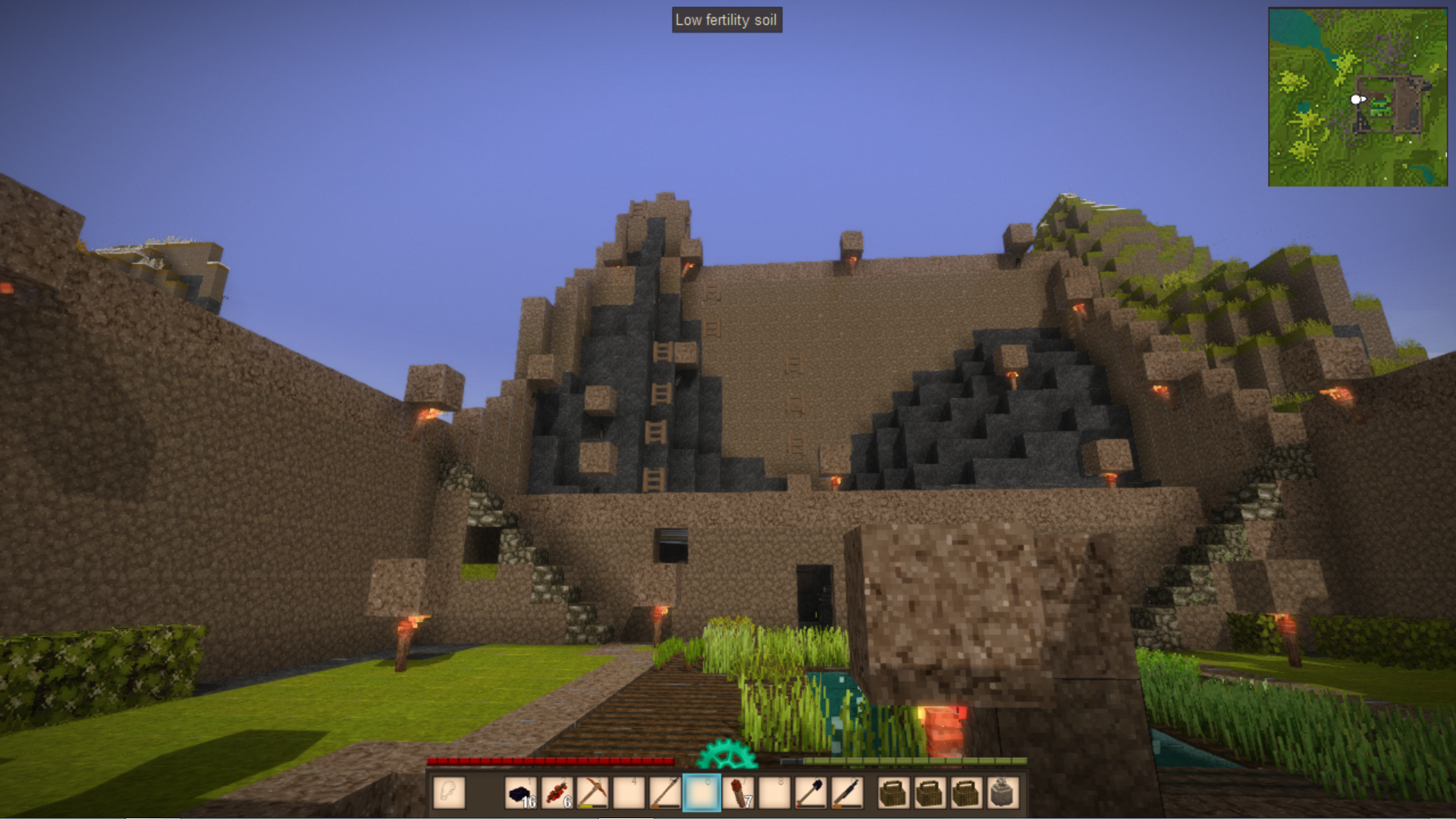Select the charcoal stack in hotbar
This screenshot has width=1456, height=819.
click(520, 793)
